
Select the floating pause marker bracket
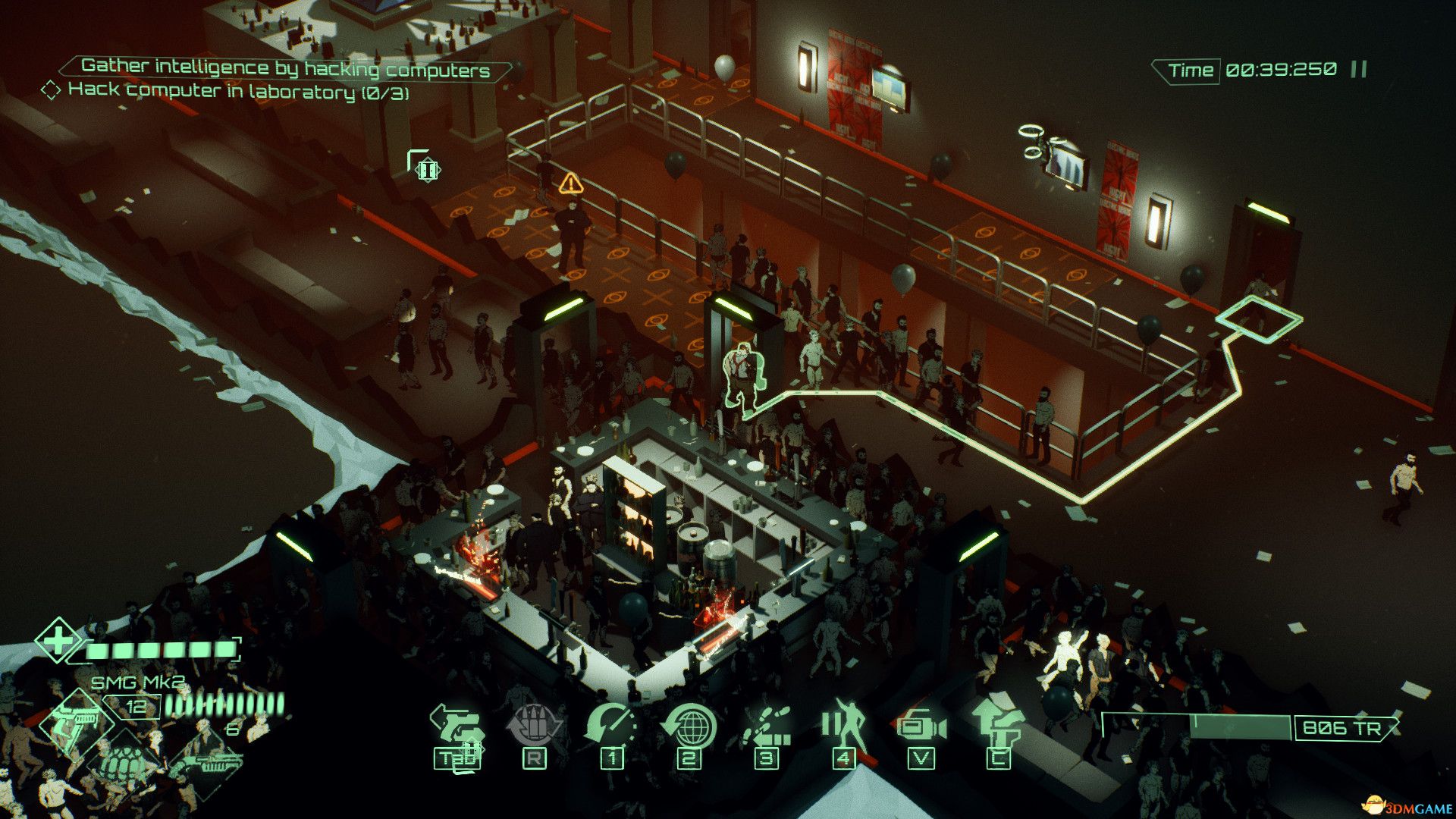click(x=425, y=168)
